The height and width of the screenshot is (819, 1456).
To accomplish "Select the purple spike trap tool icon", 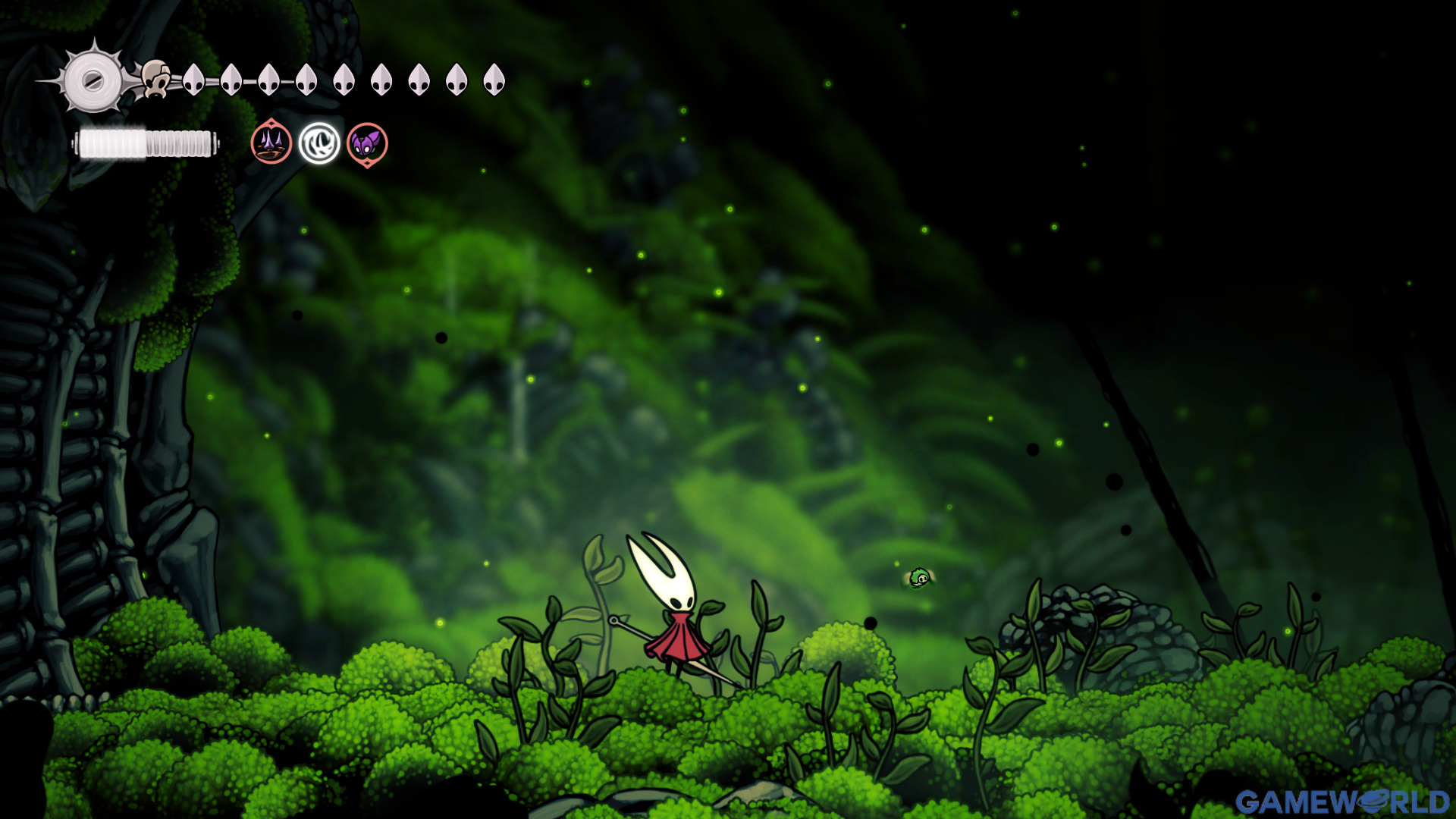I will (271, 143).
